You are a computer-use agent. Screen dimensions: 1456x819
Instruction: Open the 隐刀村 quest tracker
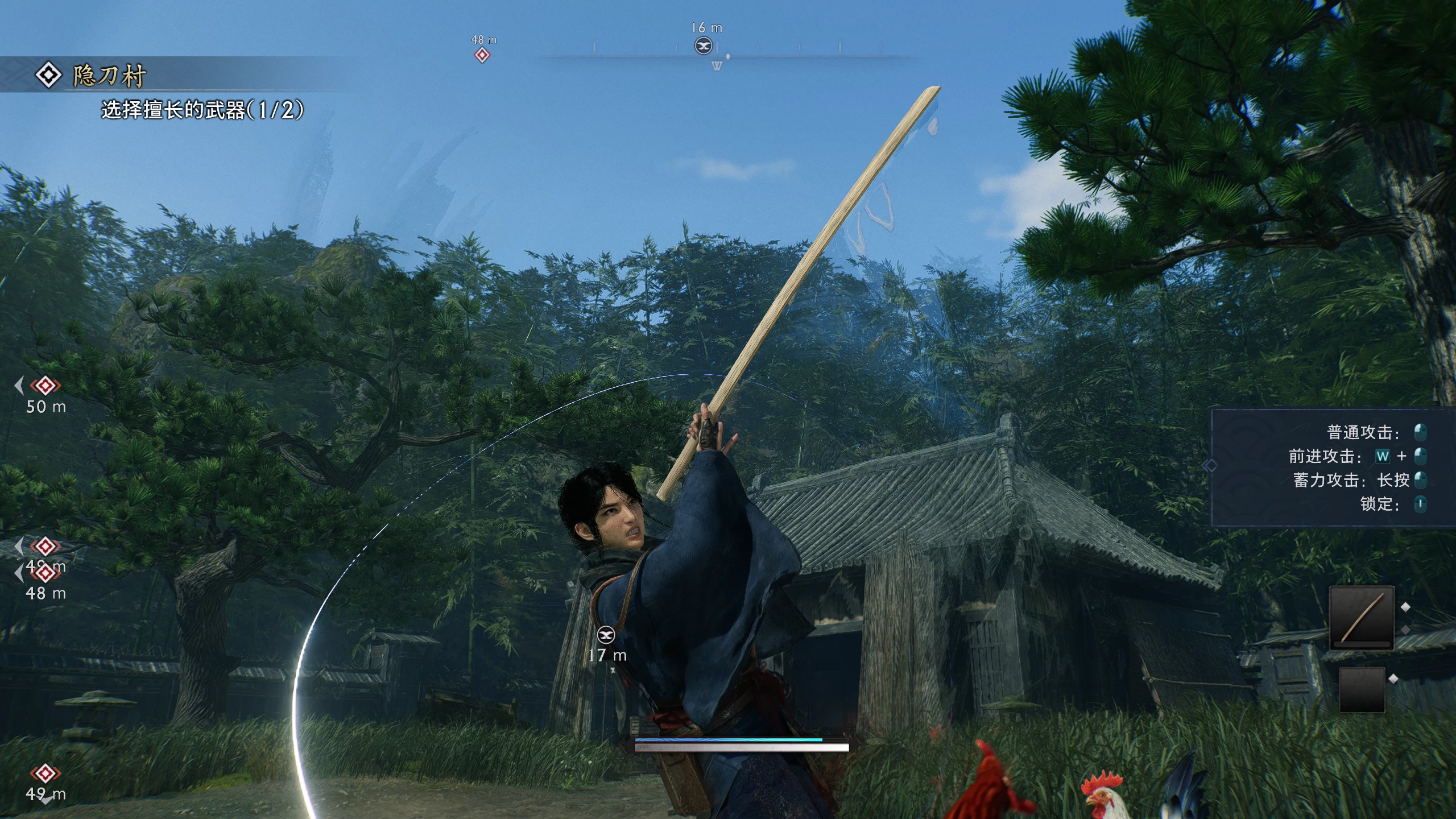click(108, 76)
